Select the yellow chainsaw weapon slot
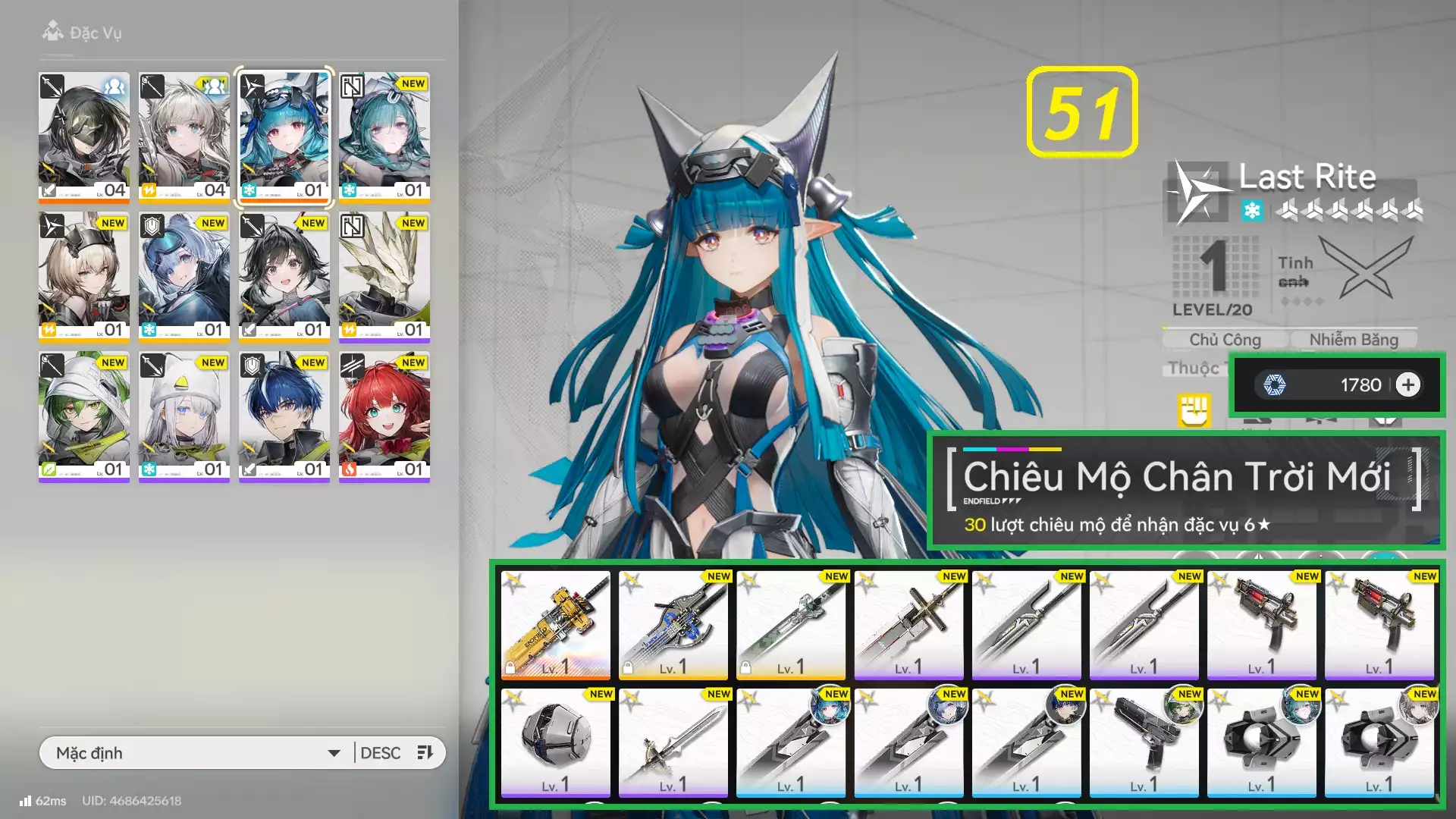Viewport: 1456px width, 819px height. click(556, 625)
